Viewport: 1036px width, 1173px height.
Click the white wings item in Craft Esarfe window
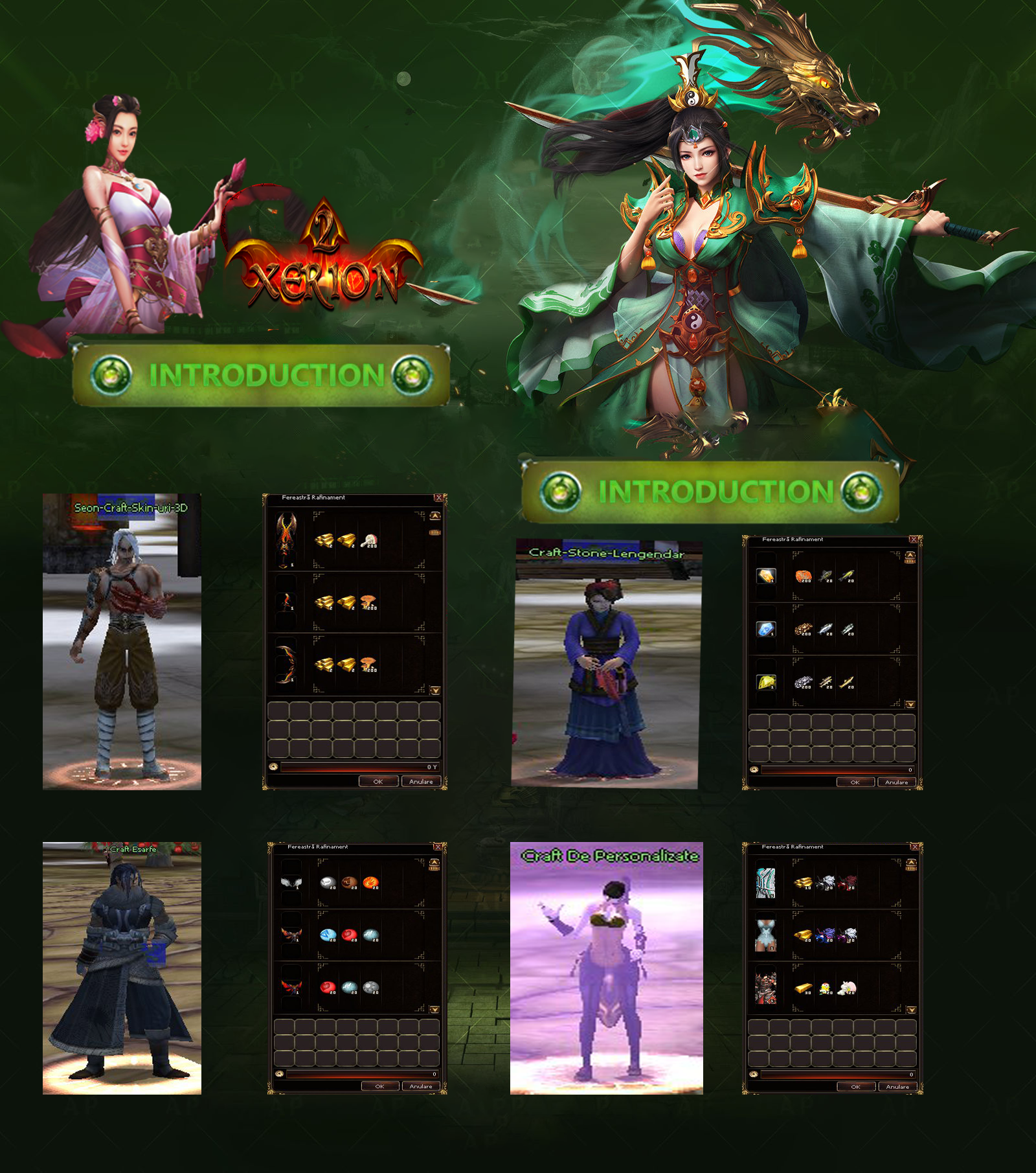[291, 883]
